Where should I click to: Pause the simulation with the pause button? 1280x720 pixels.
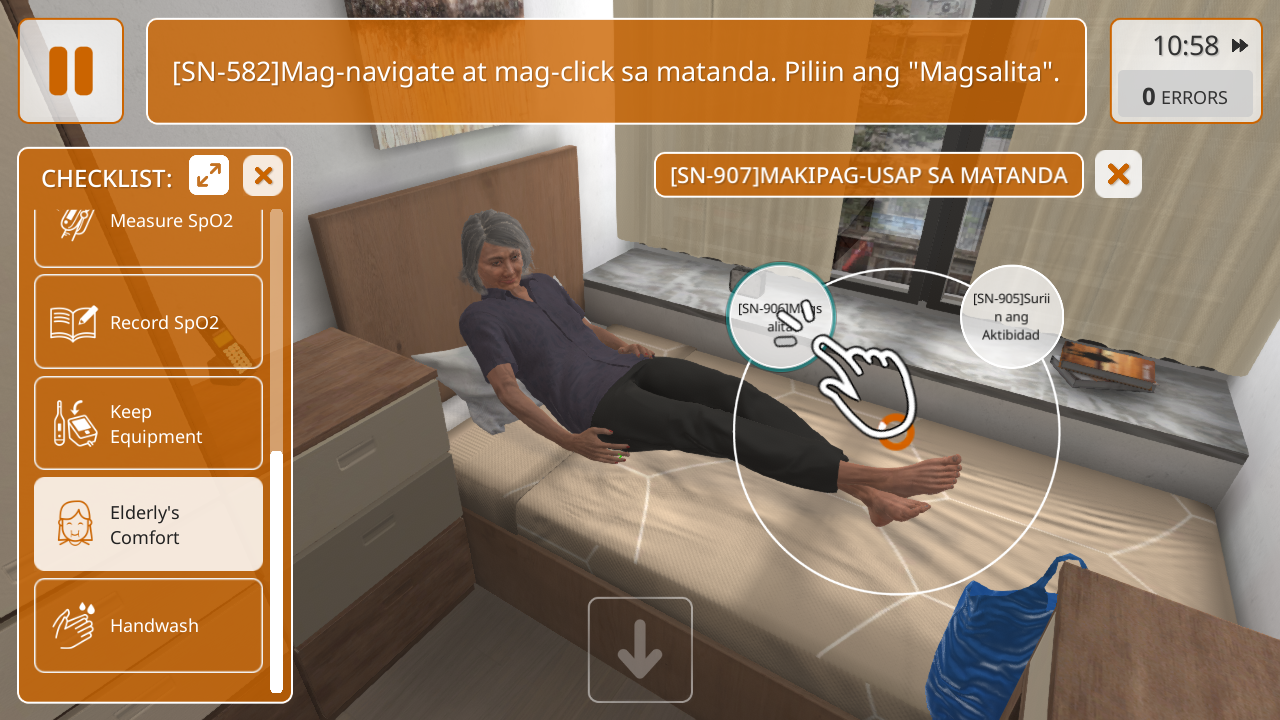71,71
